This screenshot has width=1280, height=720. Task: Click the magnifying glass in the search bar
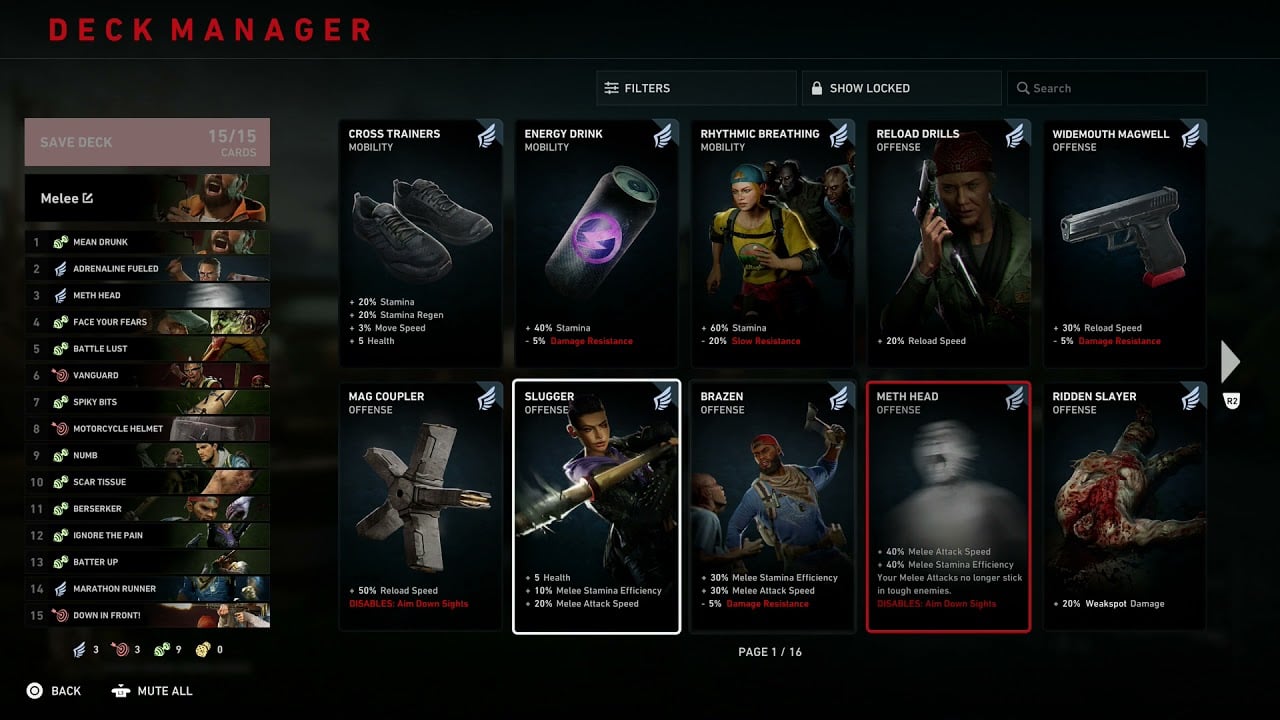point(1025,88)
